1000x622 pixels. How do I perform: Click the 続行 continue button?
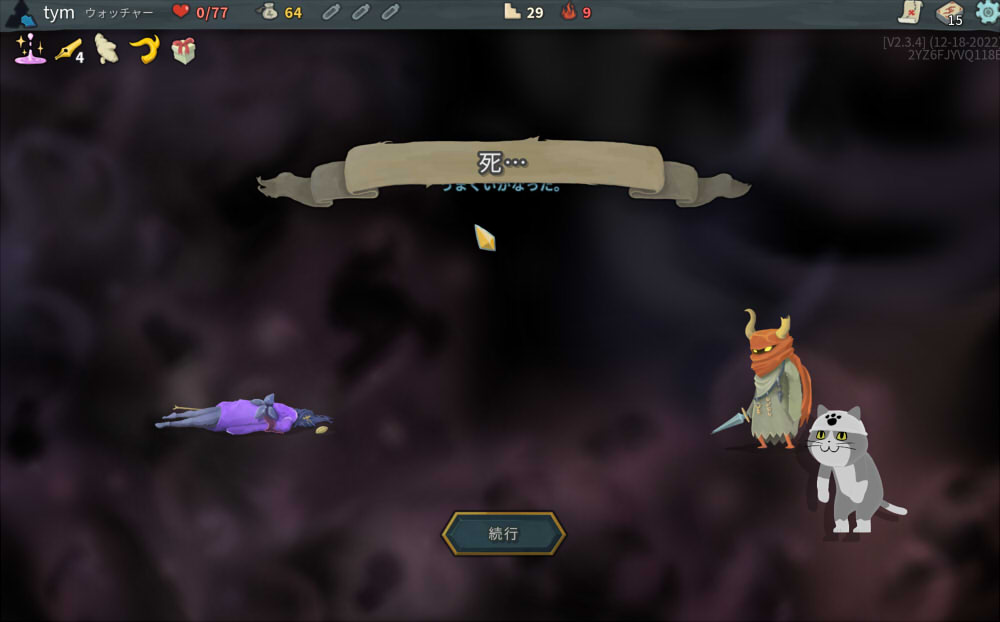503,534
